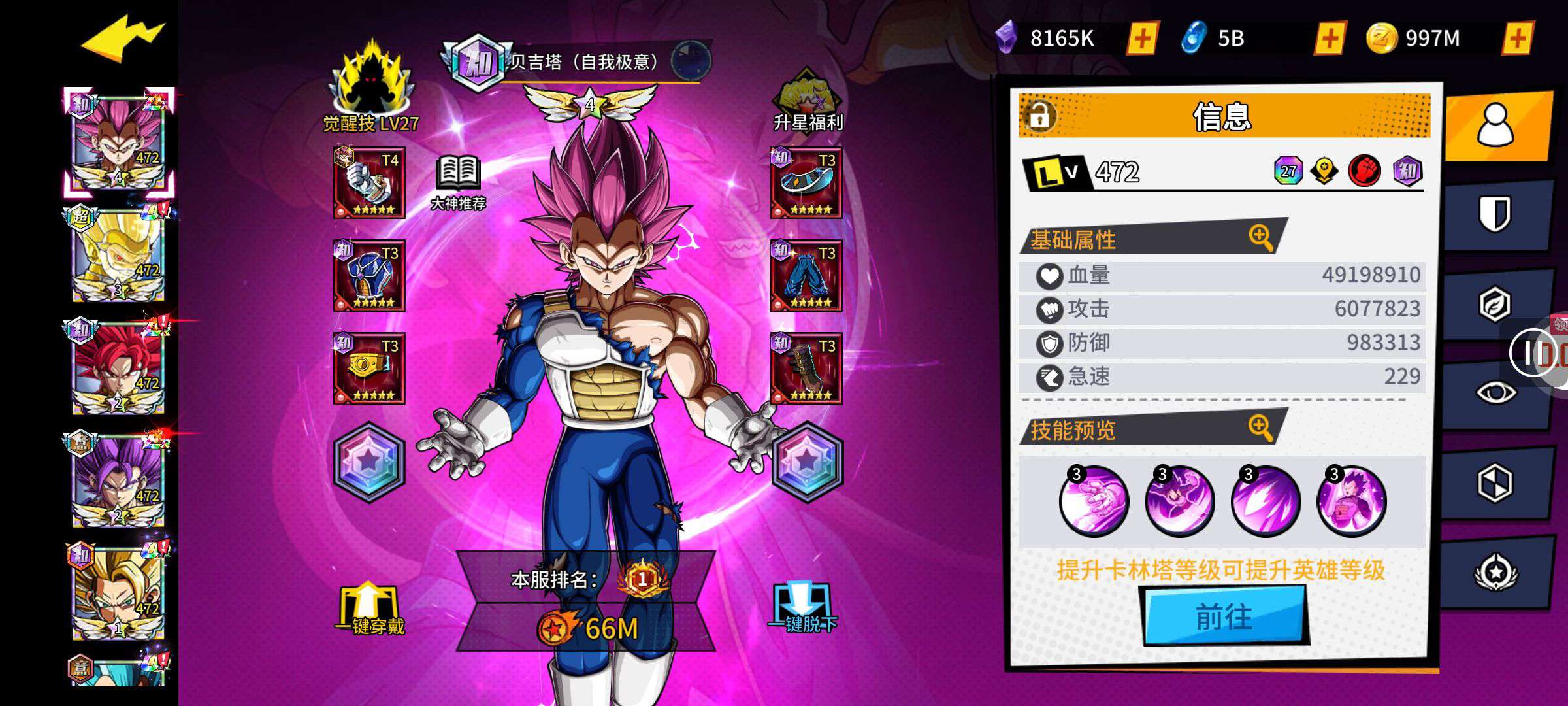Switch to the eye tab
Screen dimensions: 1568x706
point(1495,393)
